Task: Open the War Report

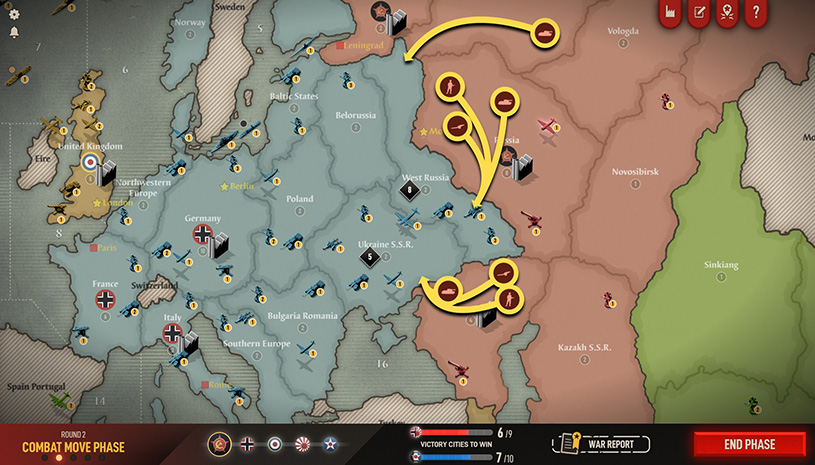Action: 603,443
